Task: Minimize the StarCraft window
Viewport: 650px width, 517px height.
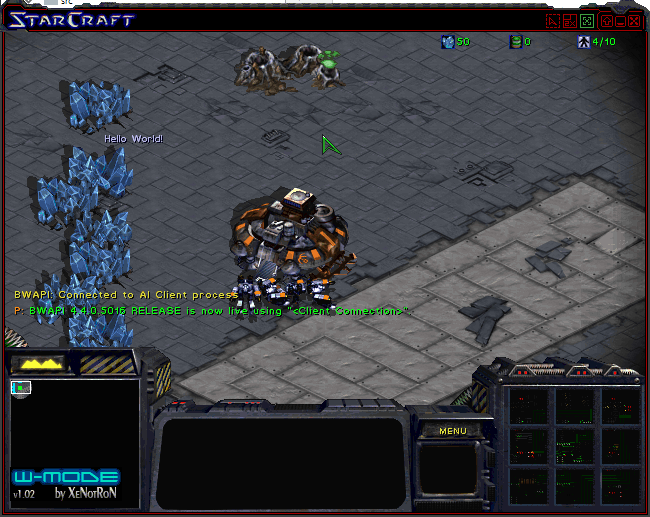Action: pyautogui.click(x=620, y=21)
